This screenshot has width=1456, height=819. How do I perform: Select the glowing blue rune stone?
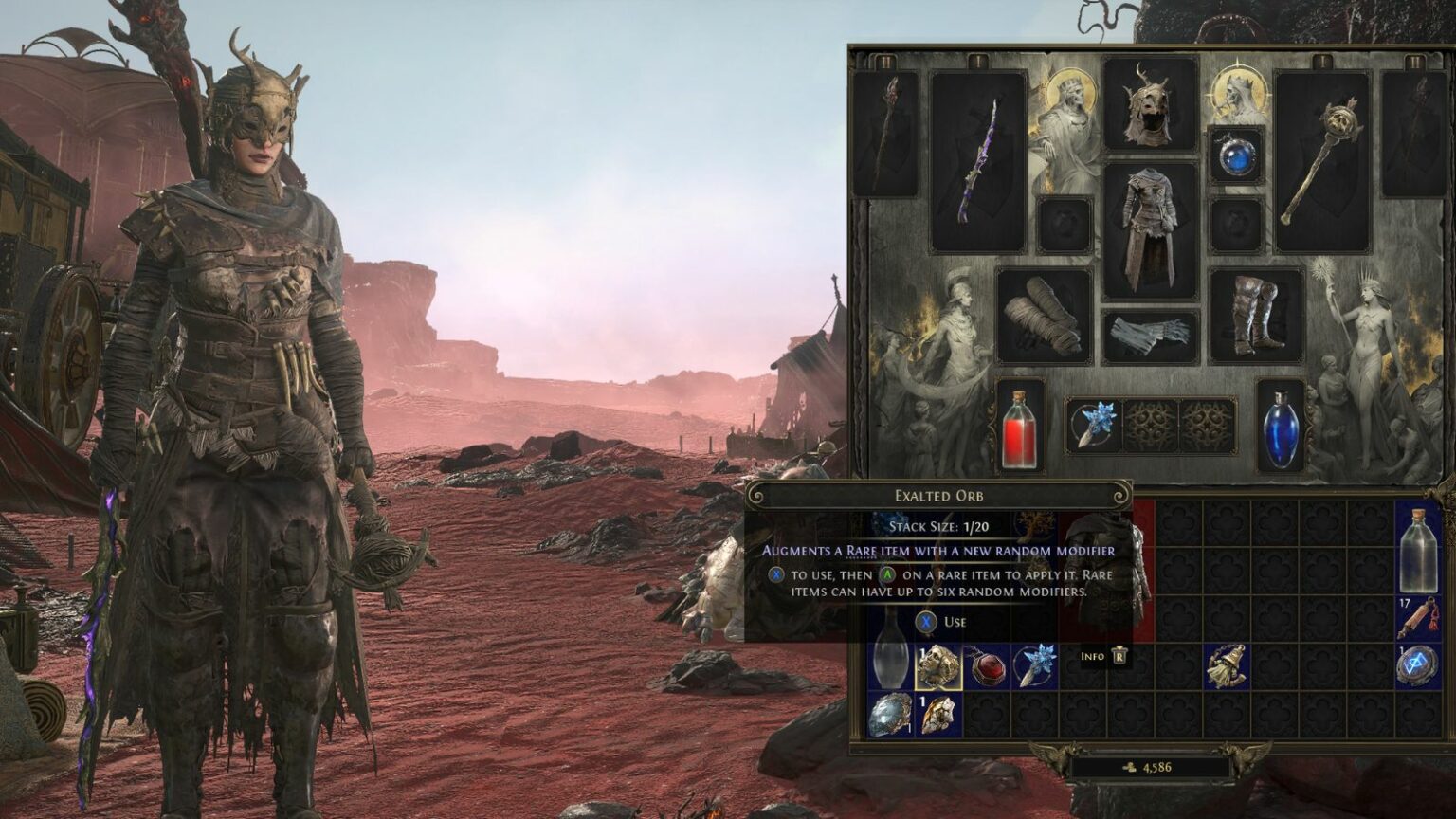[1418, 666]
